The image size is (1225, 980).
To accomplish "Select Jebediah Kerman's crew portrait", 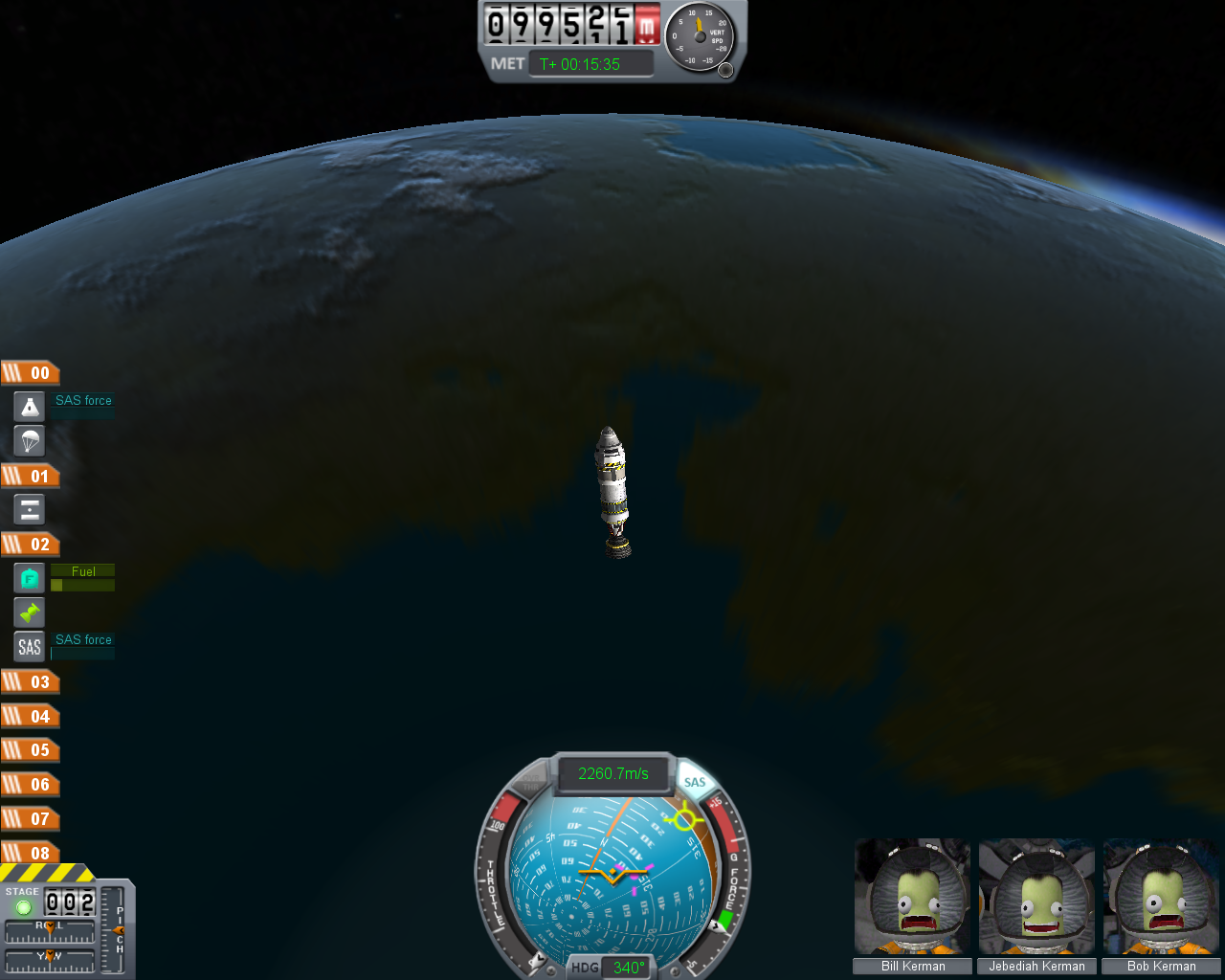I will [x=1036, y=898].
